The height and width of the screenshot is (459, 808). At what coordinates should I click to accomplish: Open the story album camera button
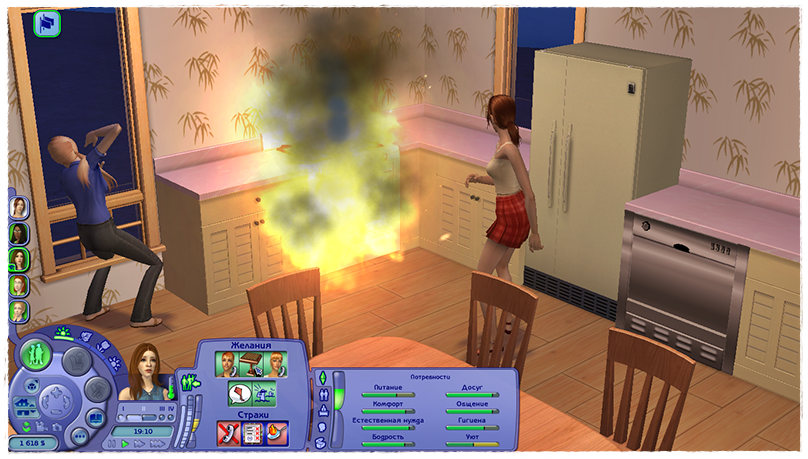click(x=96, y=417)
